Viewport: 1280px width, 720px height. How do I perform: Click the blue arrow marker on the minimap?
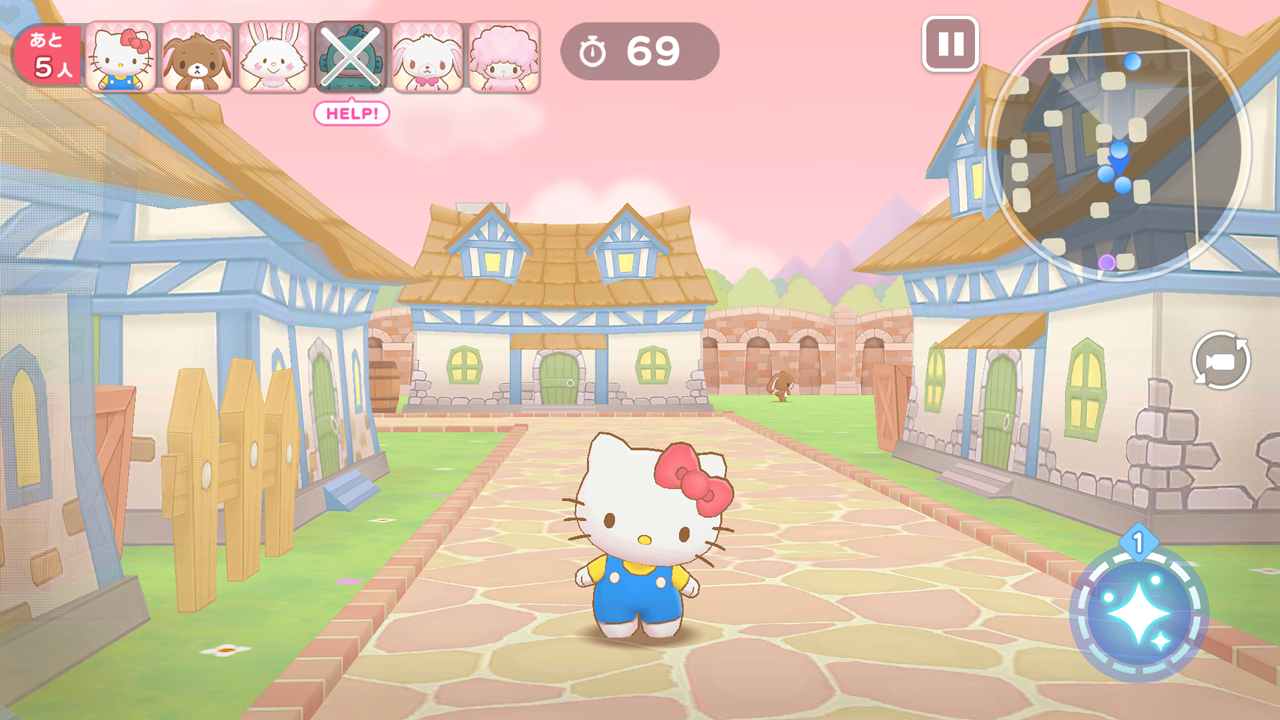click(x=1120, y=165)
